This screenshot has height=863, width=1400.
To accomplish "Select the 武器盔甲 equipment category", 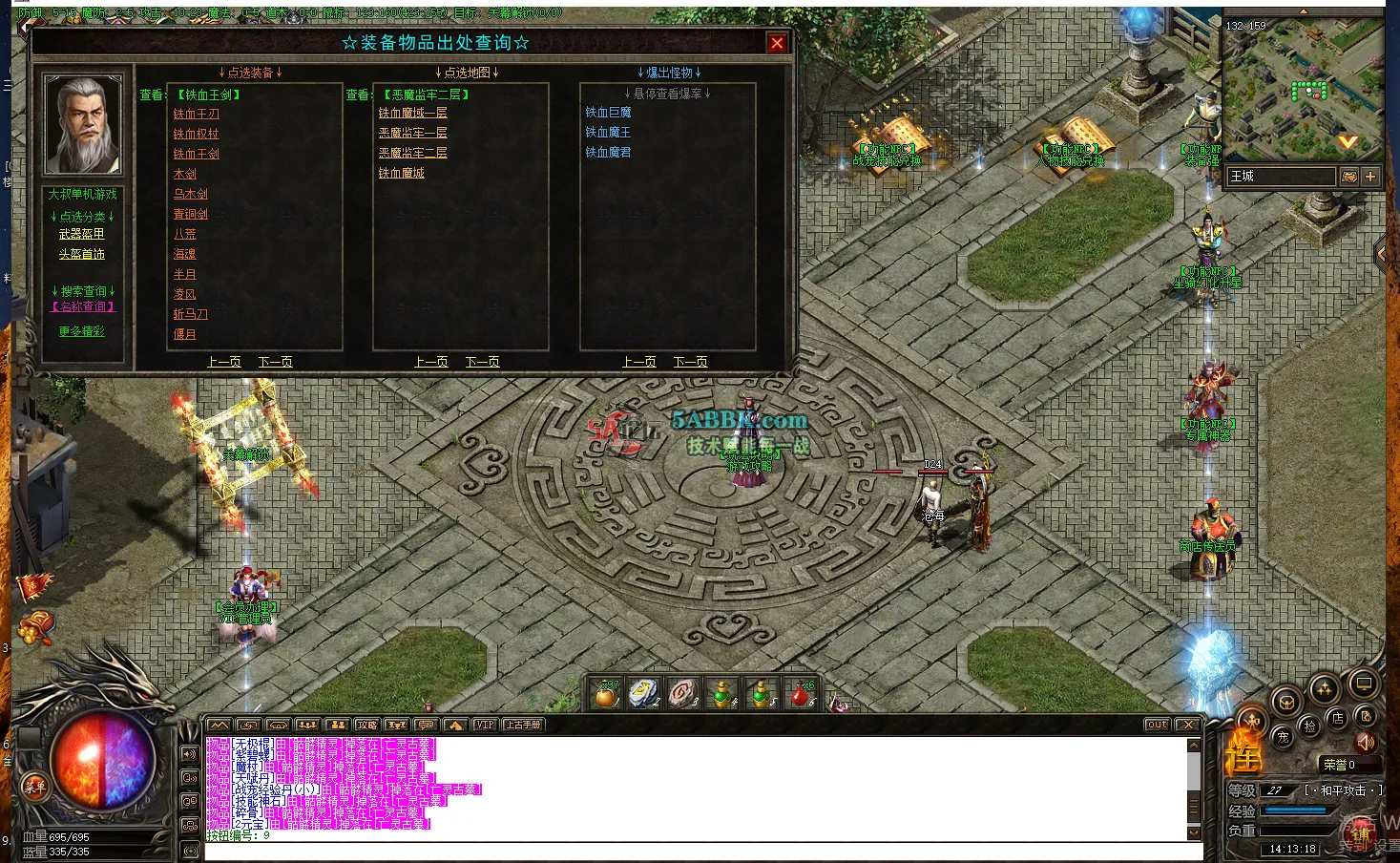I will (84, 233).
